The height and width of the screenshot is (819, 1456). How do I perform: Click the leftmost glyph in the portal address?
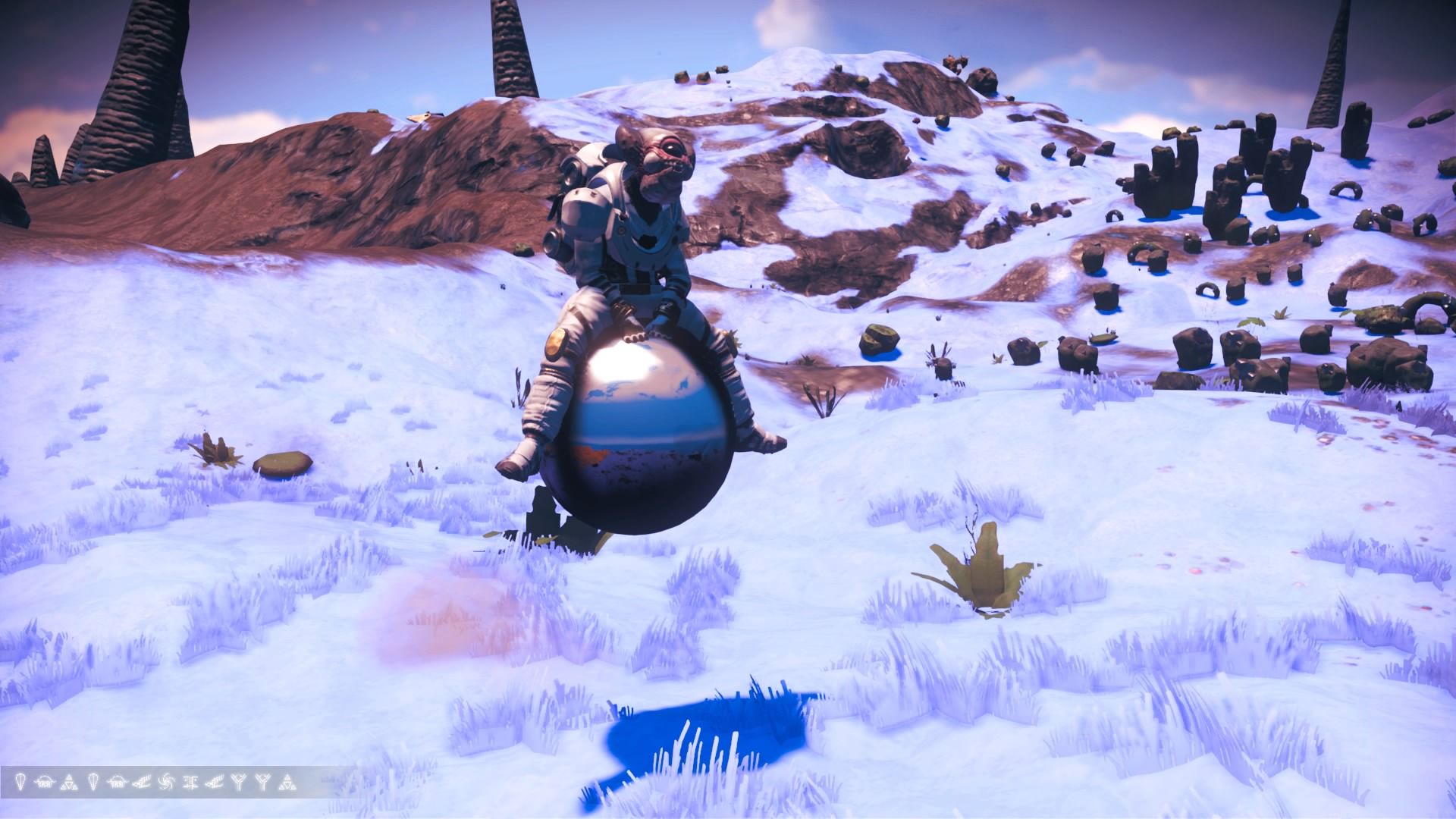(x=20, y=781)
